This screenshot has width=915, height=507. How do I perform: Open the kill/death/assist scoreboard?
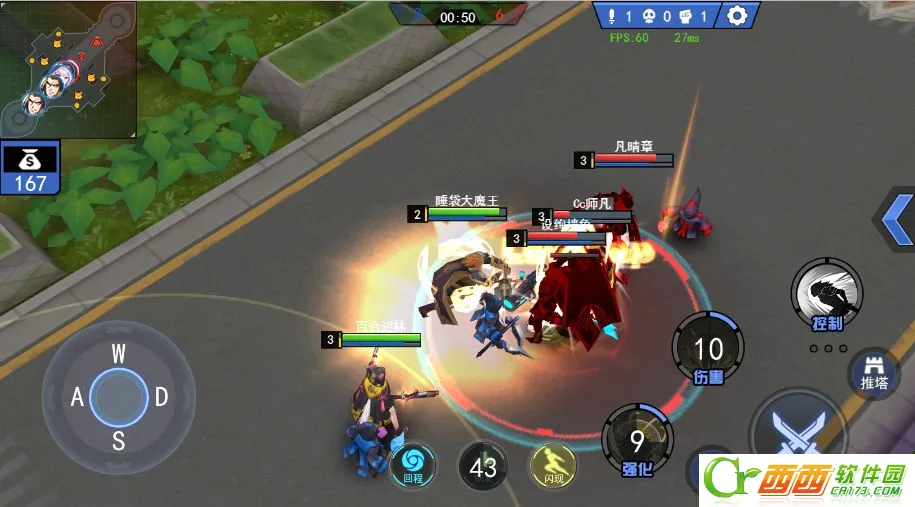click(x=655, y=16)
